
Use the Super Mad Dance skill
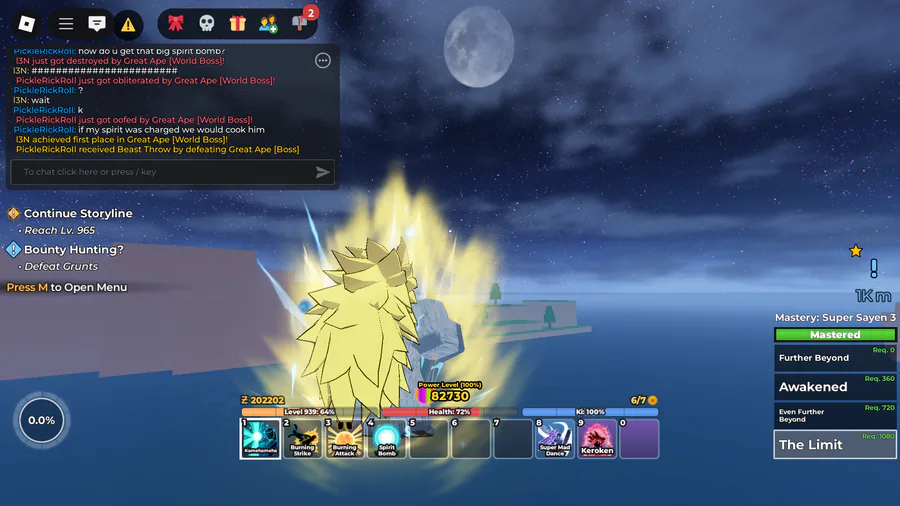point(555,438)
